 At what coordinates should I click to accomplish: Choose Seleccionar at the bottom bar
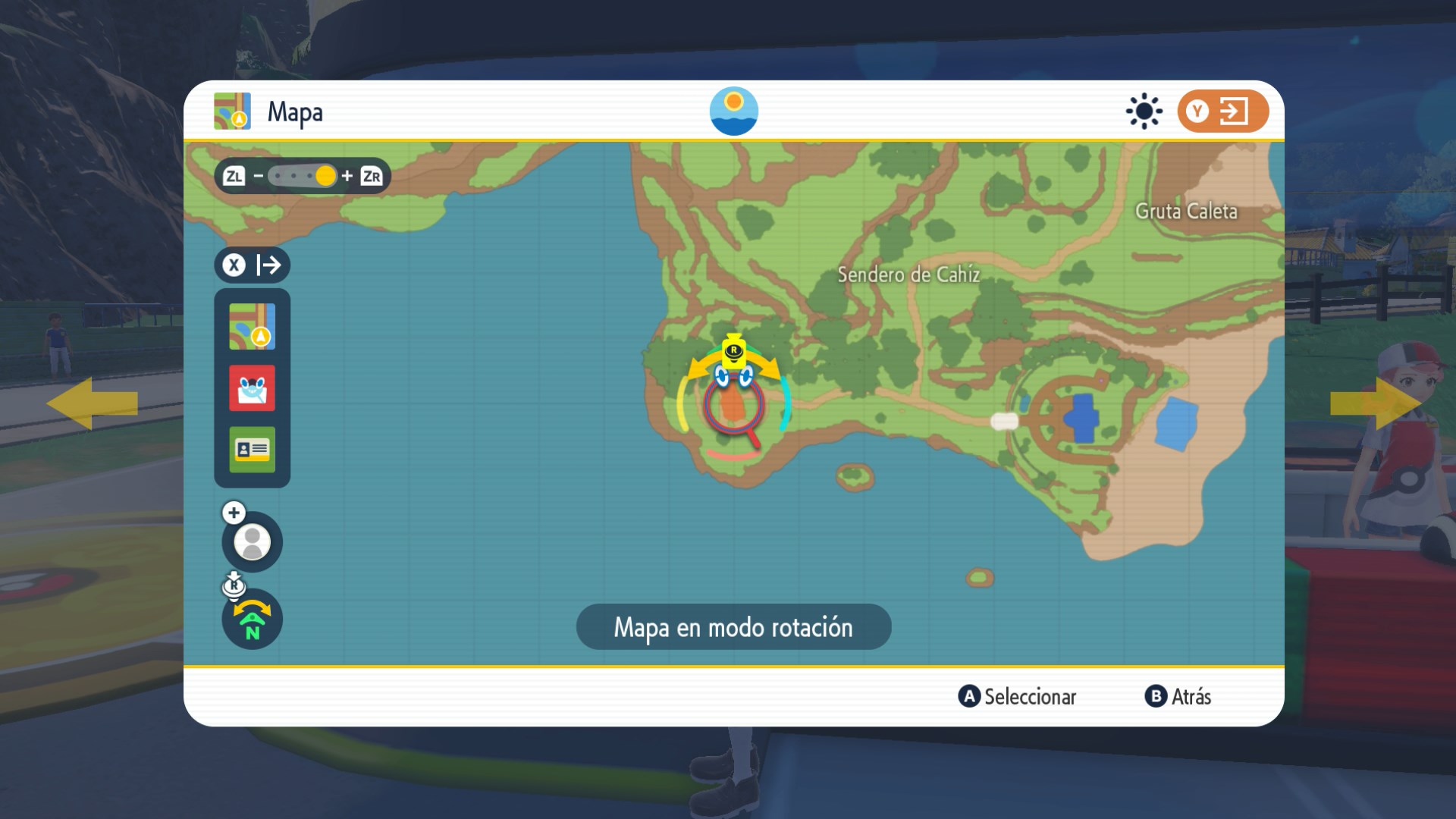[x=1018, y=696]
